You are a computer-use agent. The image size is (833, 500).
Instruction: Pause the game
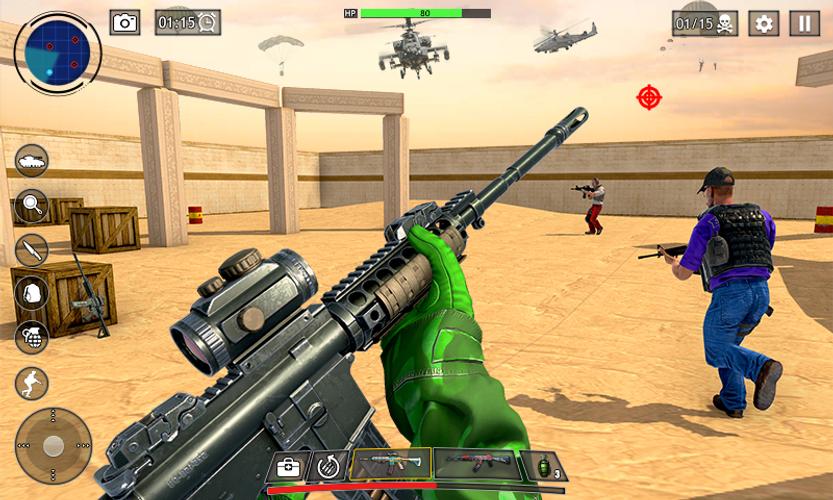coord(804,23)
